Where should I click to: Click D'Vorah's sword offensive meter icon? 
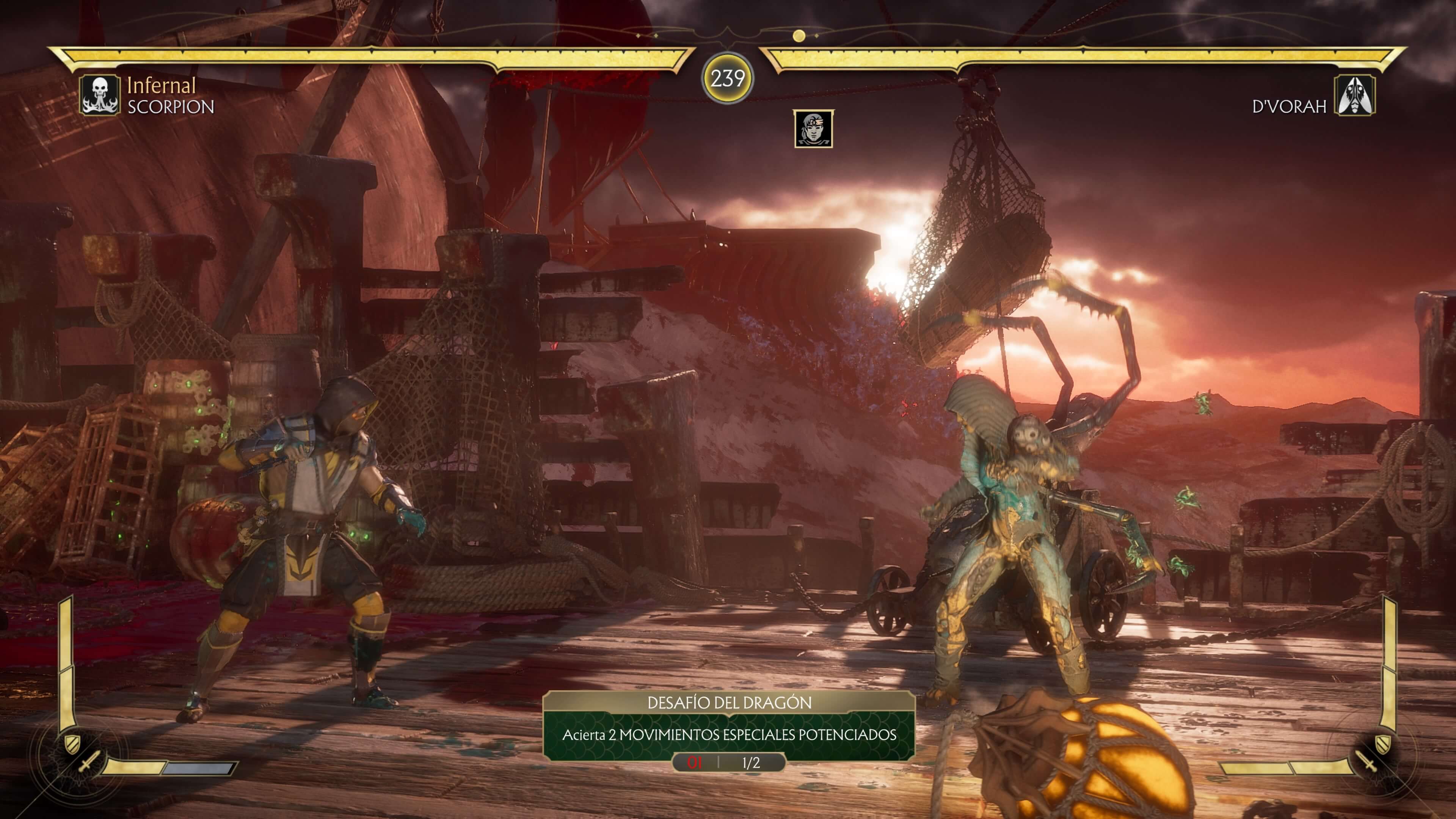(1368, 761)
